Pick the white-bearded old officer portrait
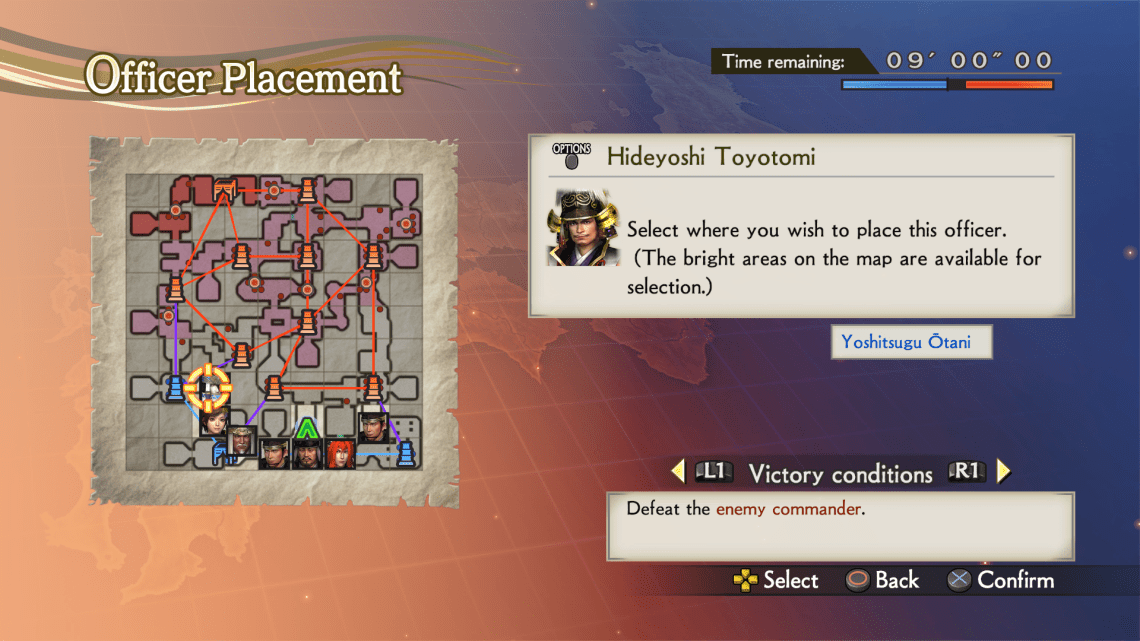This screenshot has height=641, width=1140. point(241,440)
